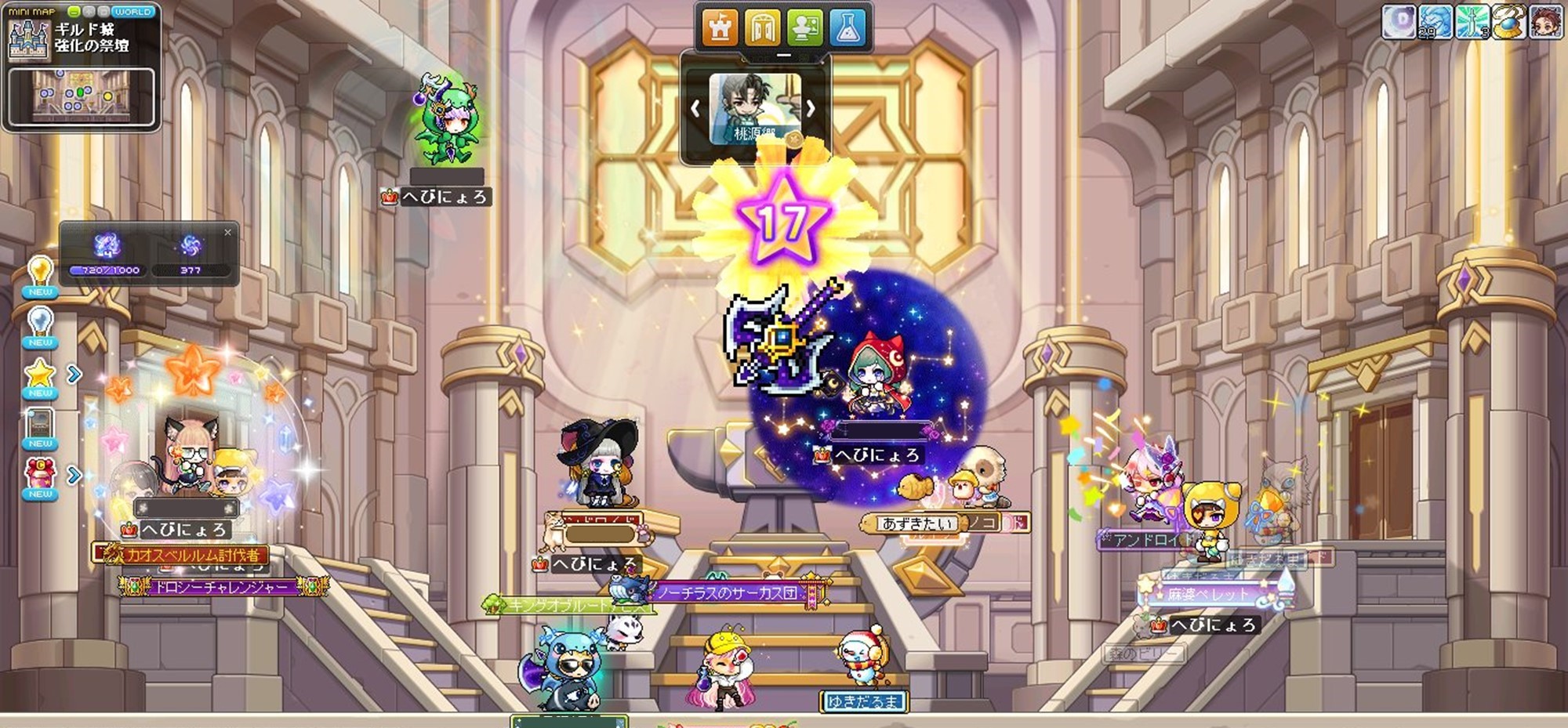
Task: Choose the blue flask icon
Action: pos(848,28)
